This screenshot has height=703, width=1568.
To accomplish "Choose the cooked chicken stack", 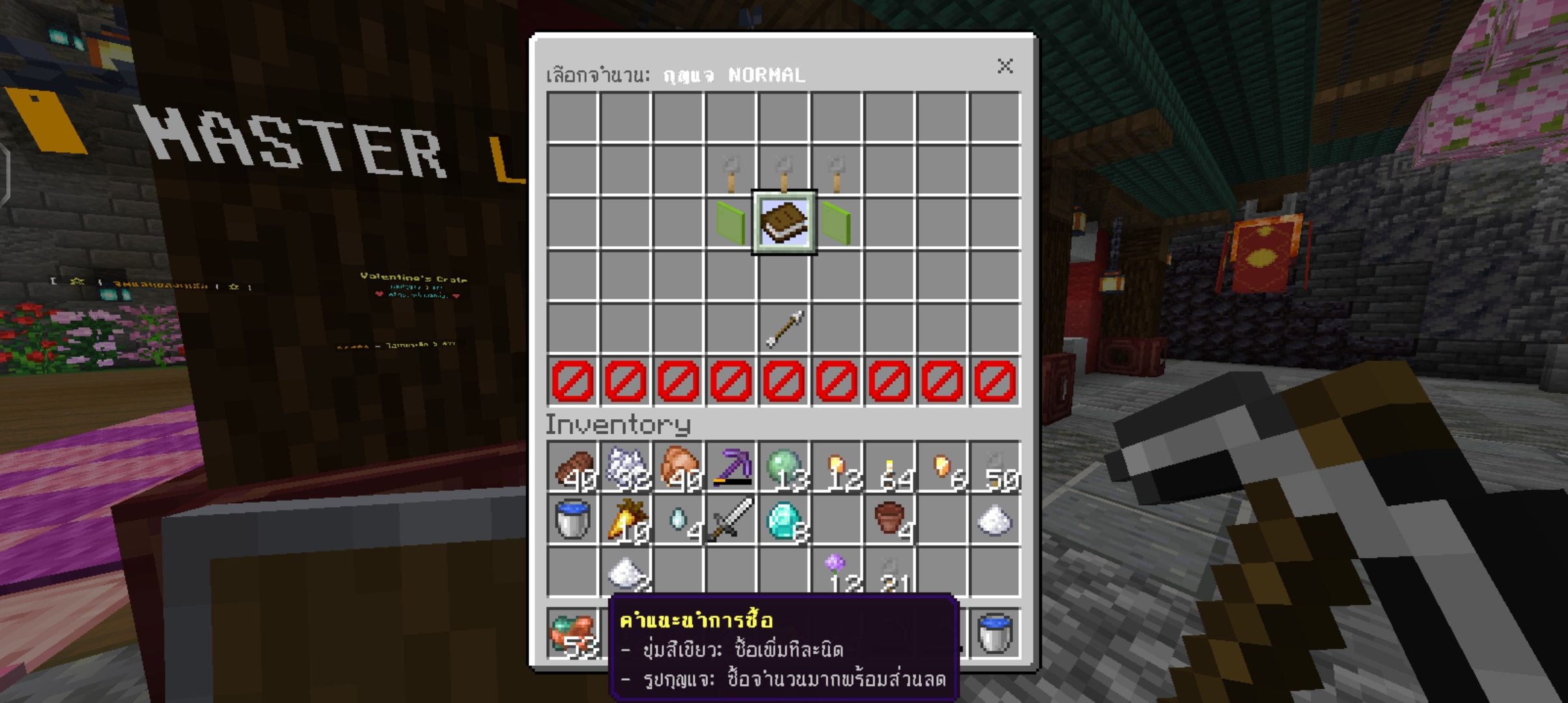I will [x=679, y=467].
